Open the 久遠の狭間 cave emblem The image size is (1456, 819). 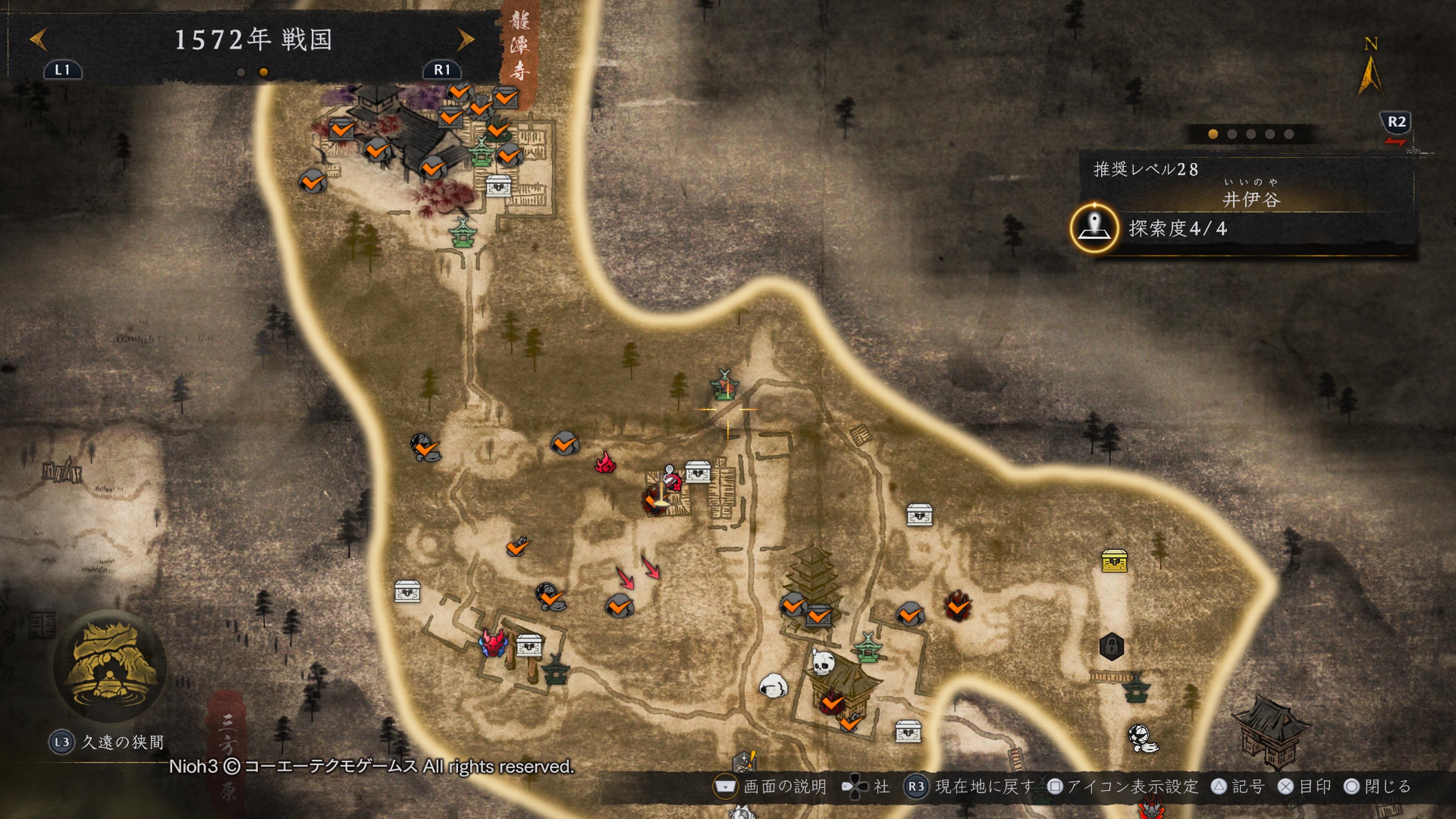point(110,666)
